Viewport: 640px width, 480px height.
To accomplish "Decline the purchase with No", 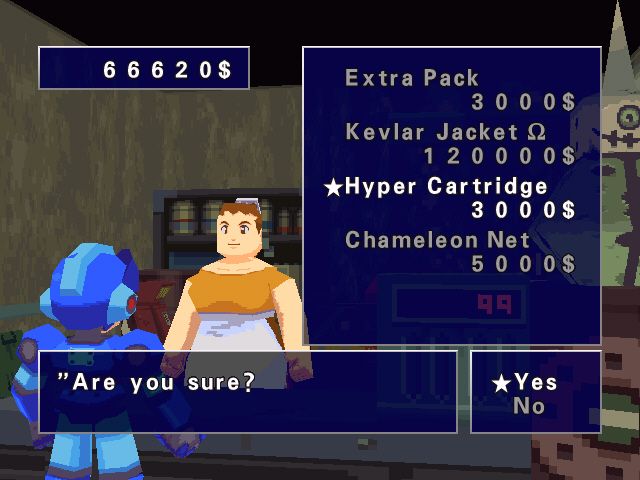I will 529,406.
